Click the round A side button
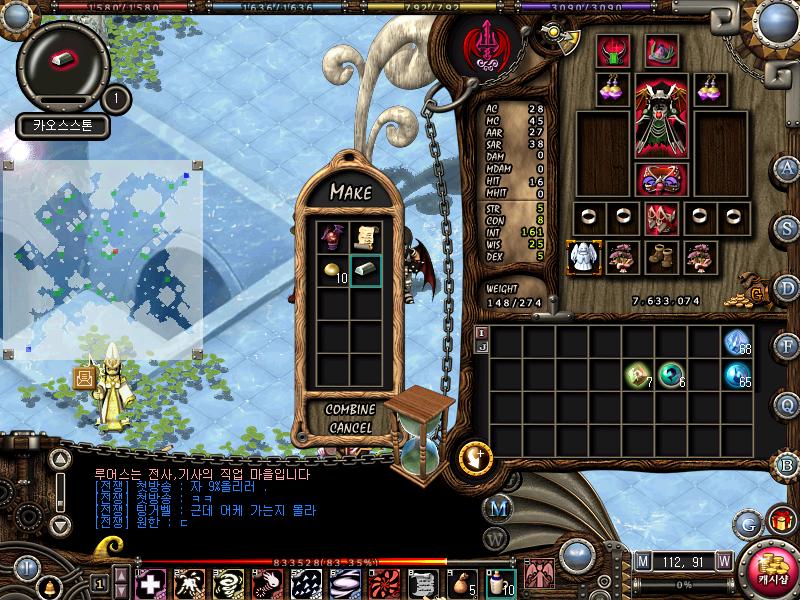Viewport: 800px width, 600px height. (787, 167)
